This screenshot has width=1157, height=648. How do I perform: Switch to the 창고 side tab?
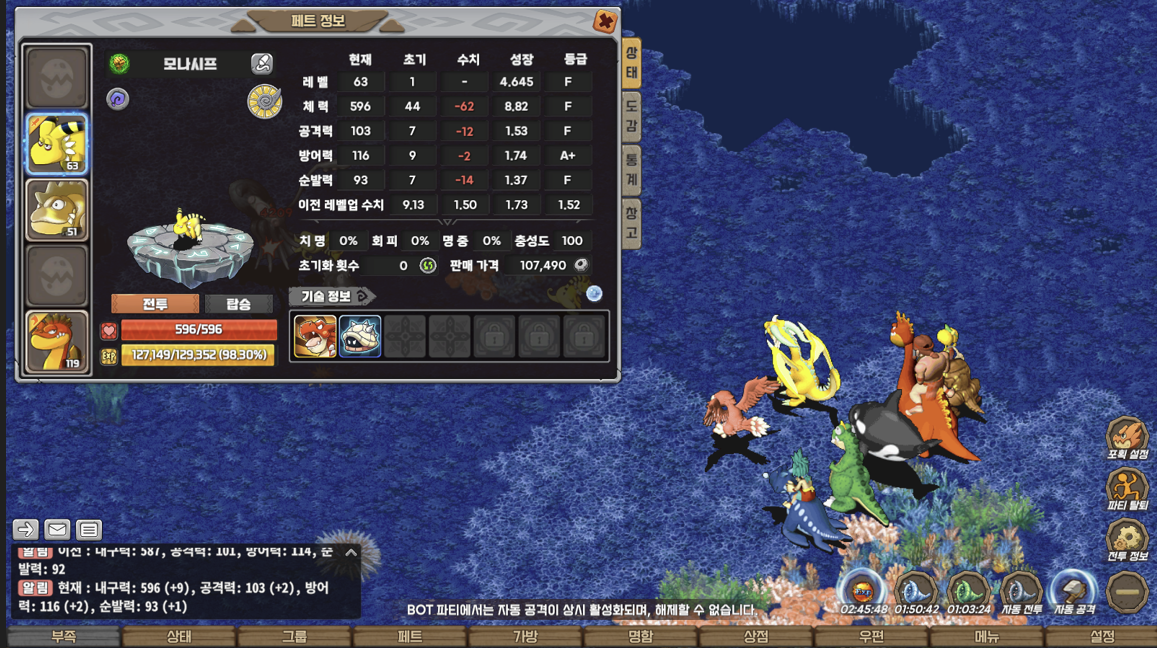(632, 222)
